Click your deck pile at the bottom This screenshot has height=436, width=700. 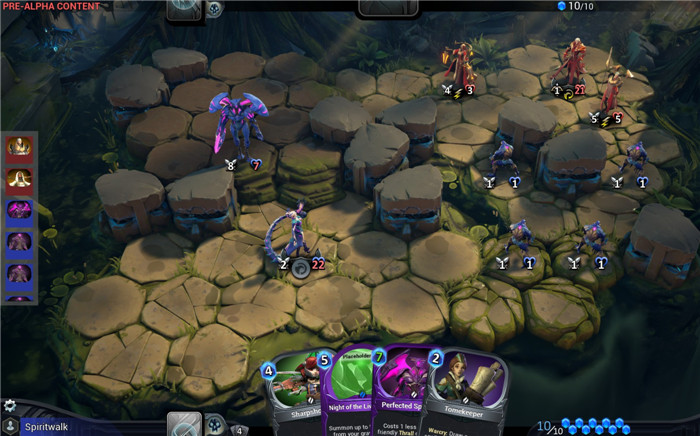click(x=184, y=424)
